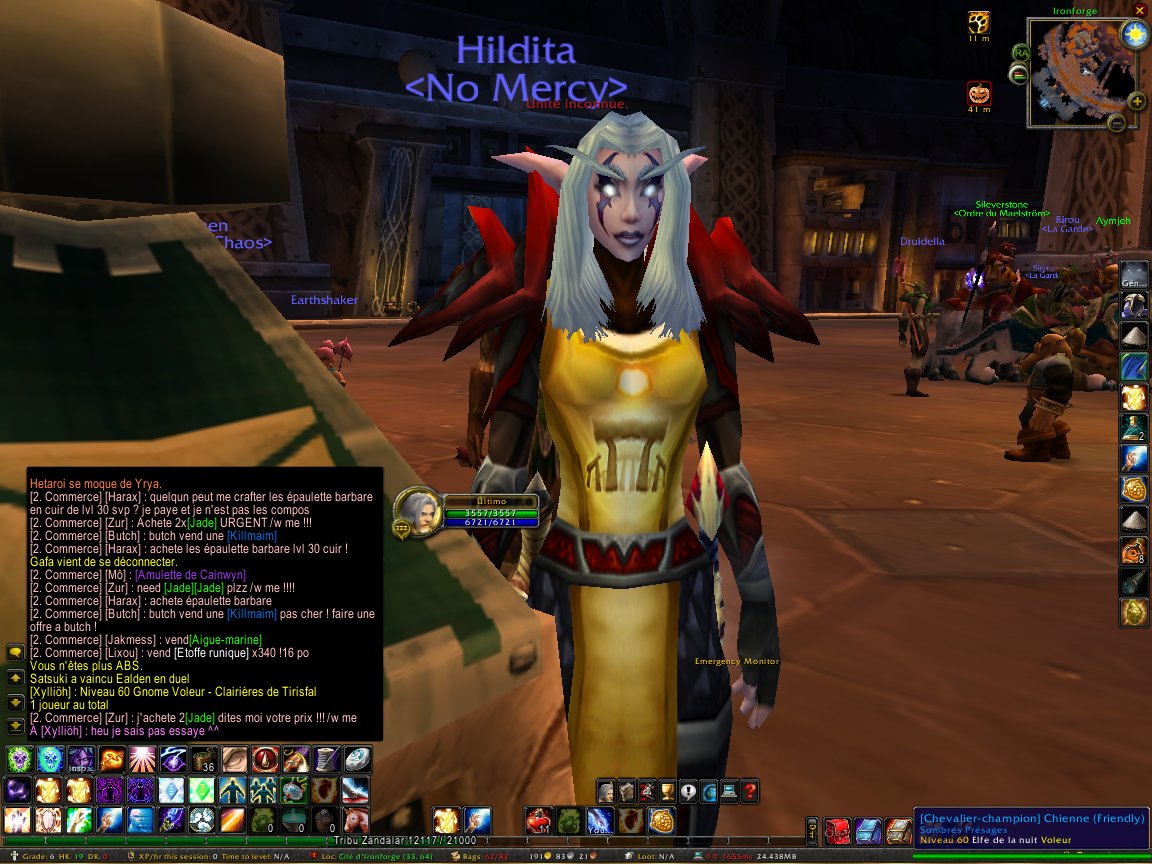This screenshot has height=864, width=1152.
Task: Click the green skull spell icon
Action: pos(18,760)
